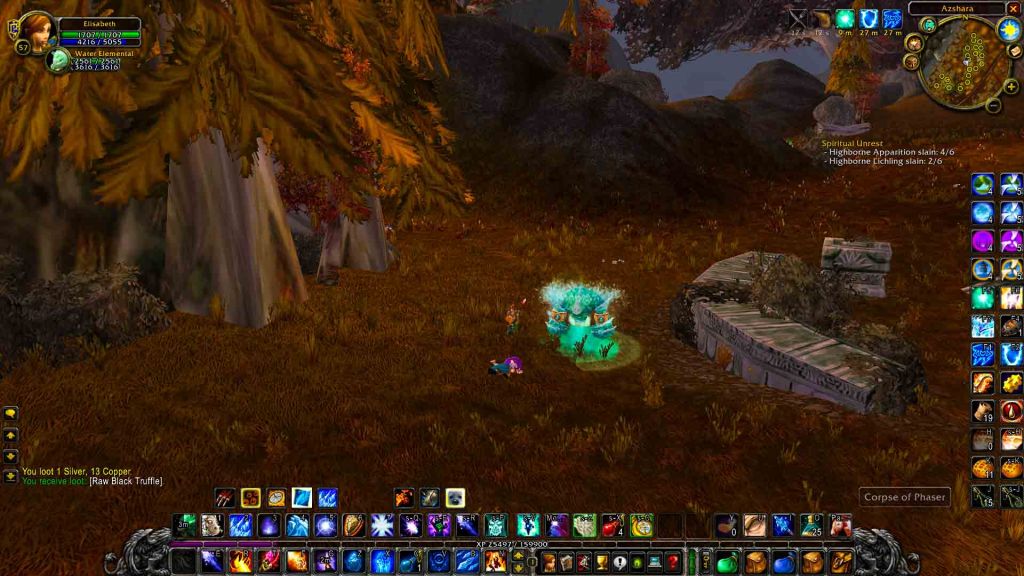
Task: Open the Spiritual Unrest quest tracker entry
Action: [852, 143]
